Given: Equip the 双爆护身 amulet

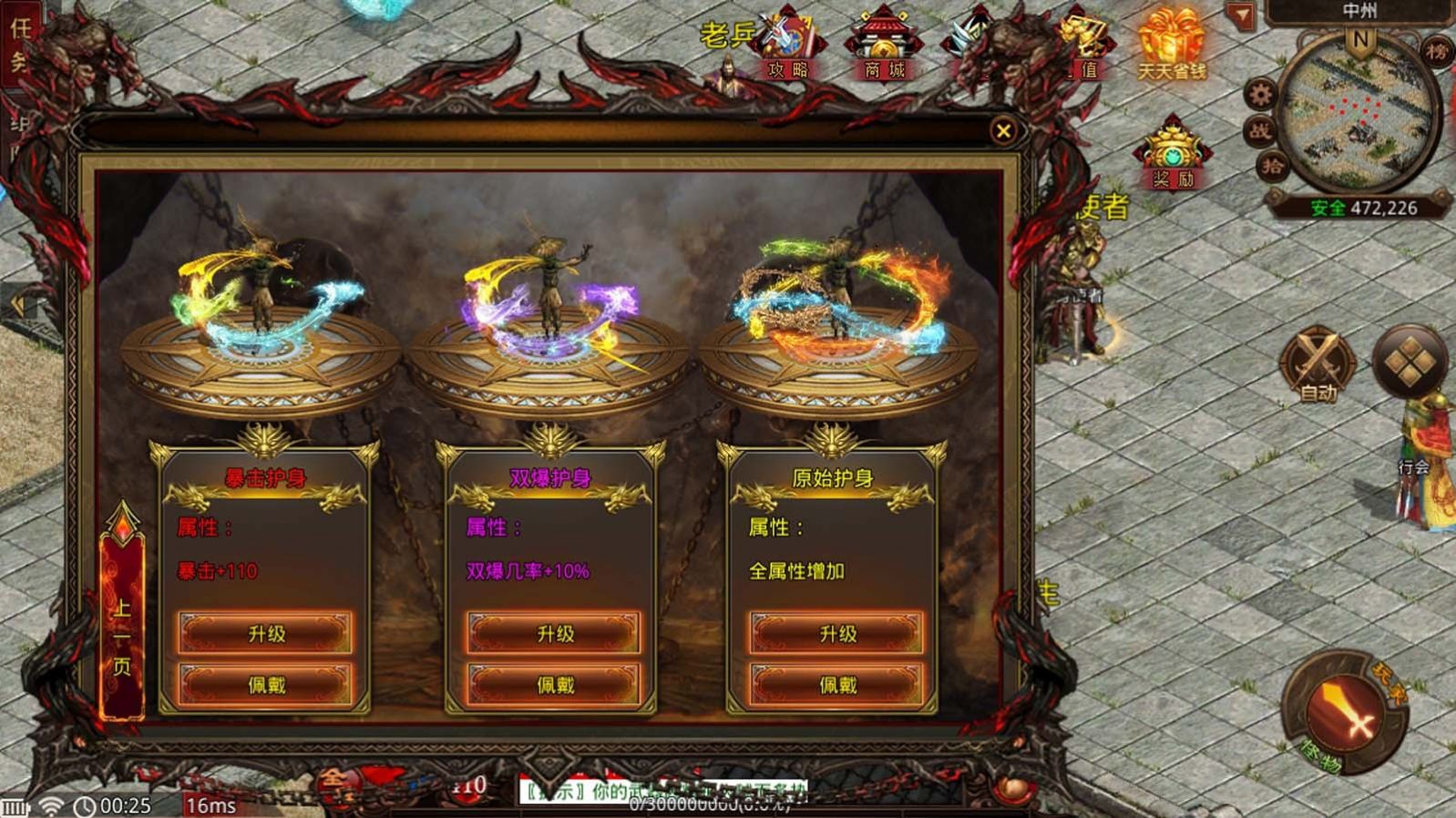Looking at the screenshot, I should pos(554,684).
